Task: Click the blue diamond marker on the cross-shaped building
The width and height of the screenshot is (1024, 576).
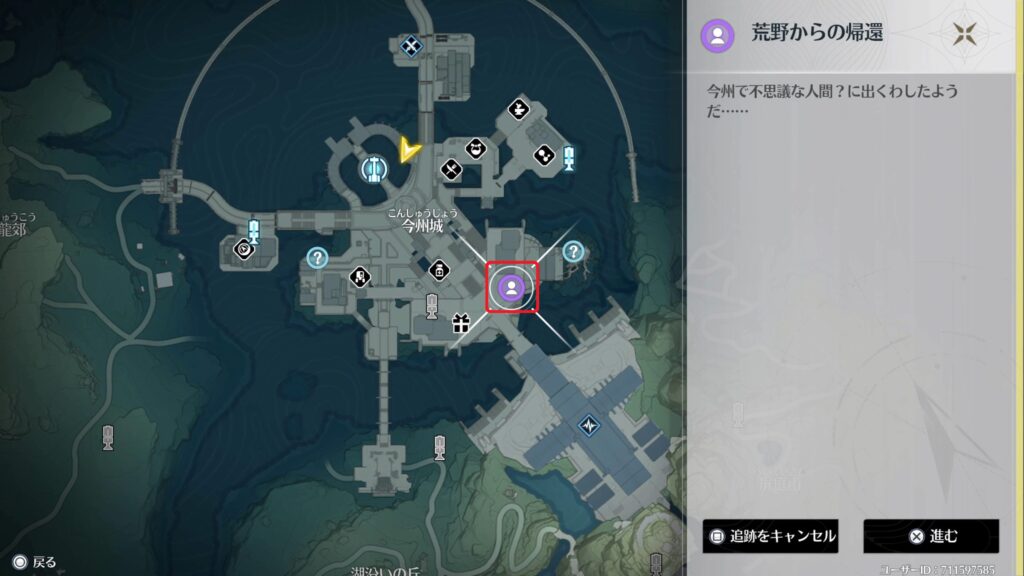Action: [588, 425]
